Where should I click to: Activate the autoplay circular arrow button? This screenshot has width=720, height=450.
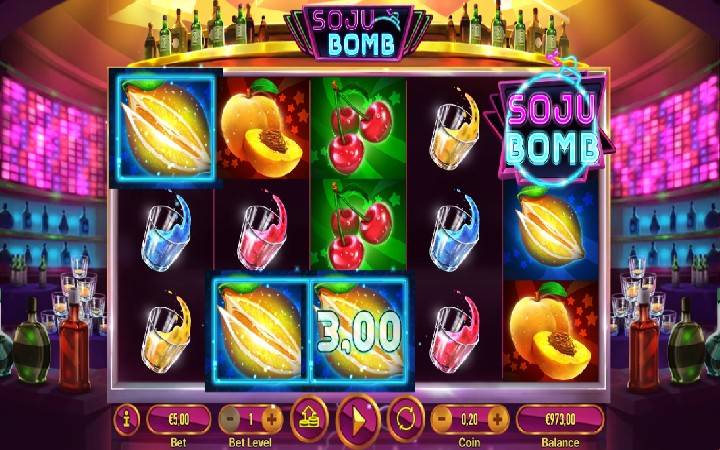tap(406, 417)
